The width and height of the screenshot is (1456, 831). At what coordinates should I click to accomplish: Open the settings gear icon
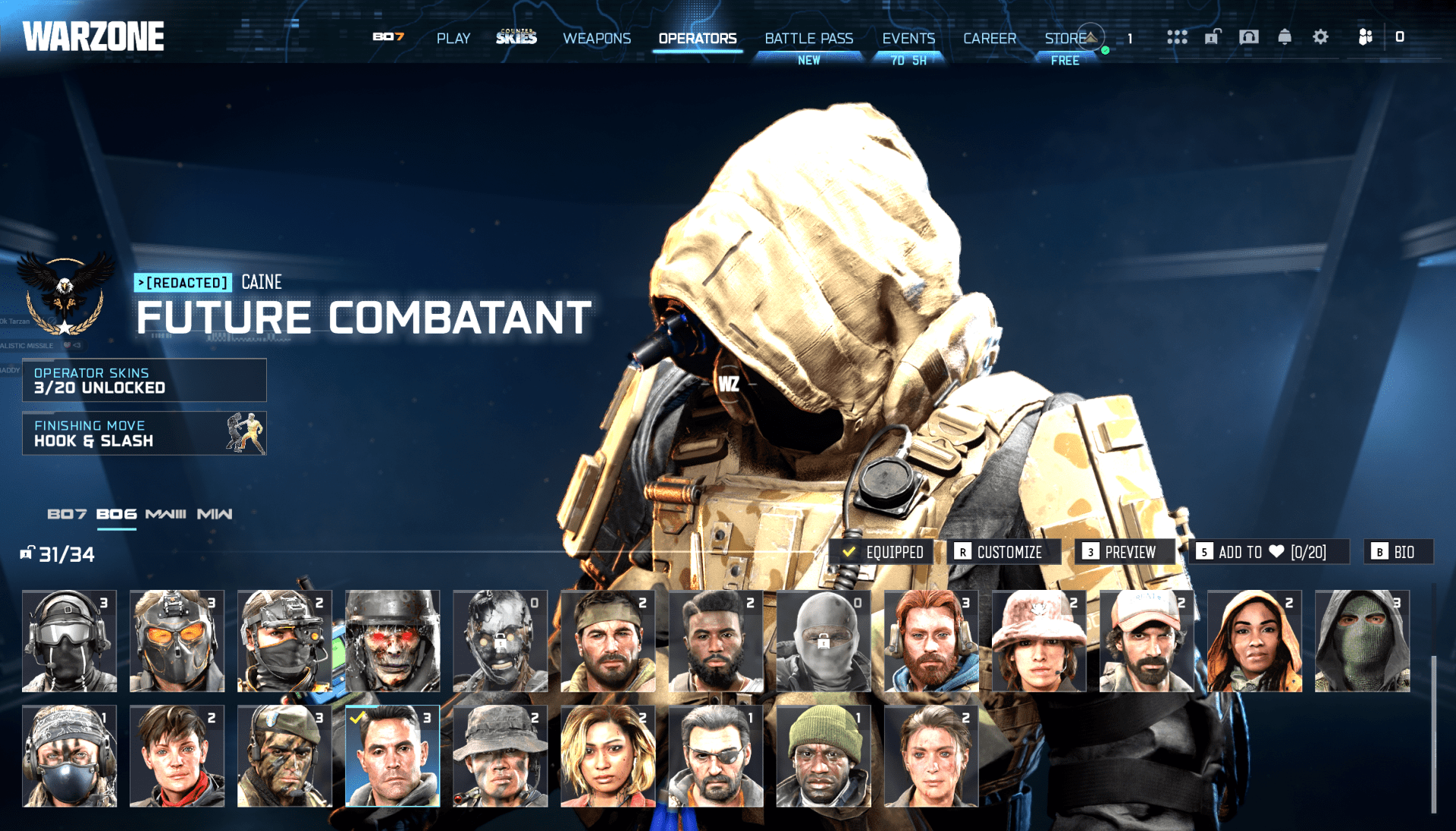1319,37
